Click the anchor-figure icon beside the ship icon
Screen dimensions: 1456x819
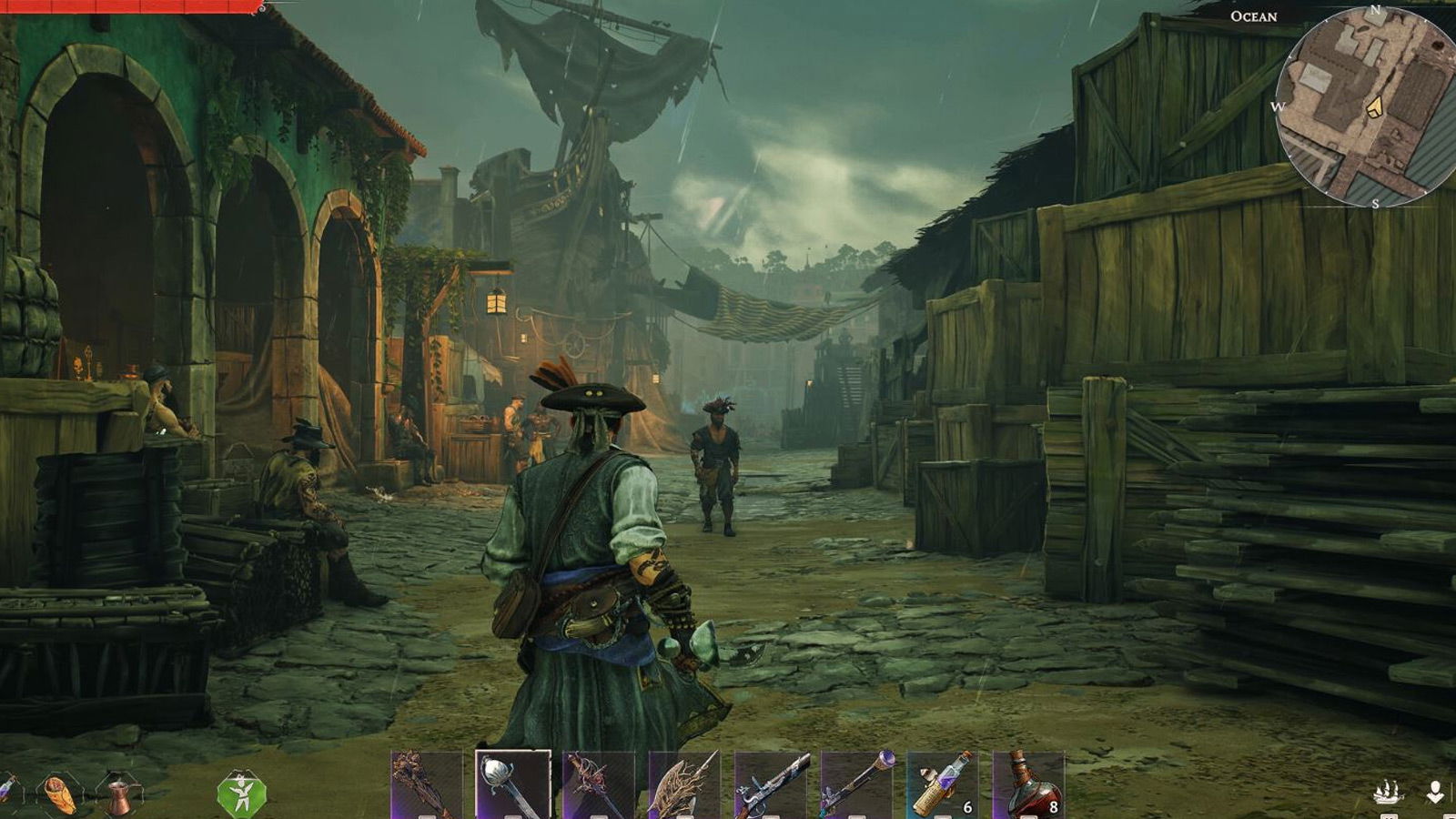1436,790
